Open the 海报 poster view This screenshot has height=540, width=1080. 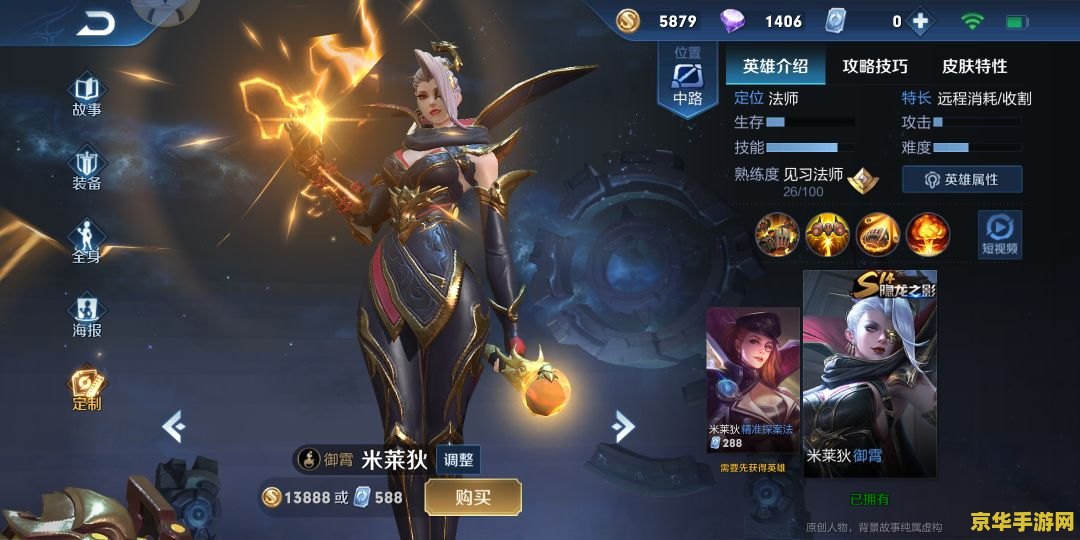pos(87,315)
